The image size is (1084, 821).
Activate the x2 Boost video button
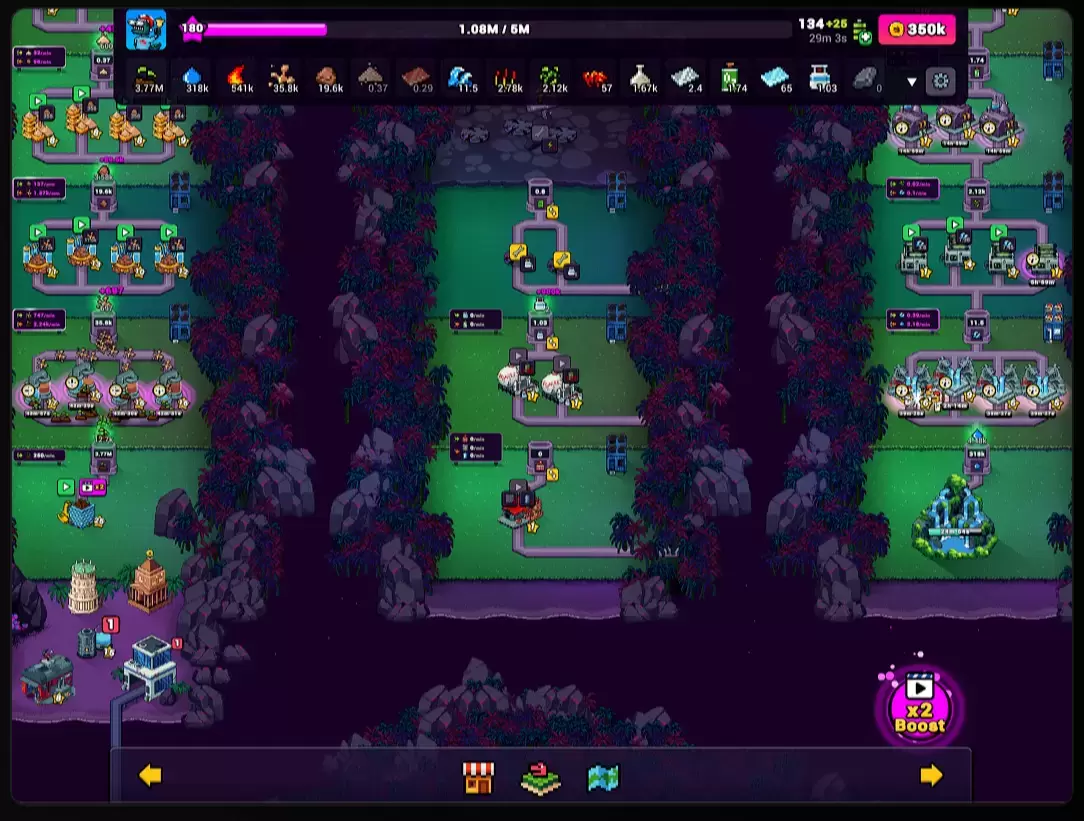click(919, 706)
